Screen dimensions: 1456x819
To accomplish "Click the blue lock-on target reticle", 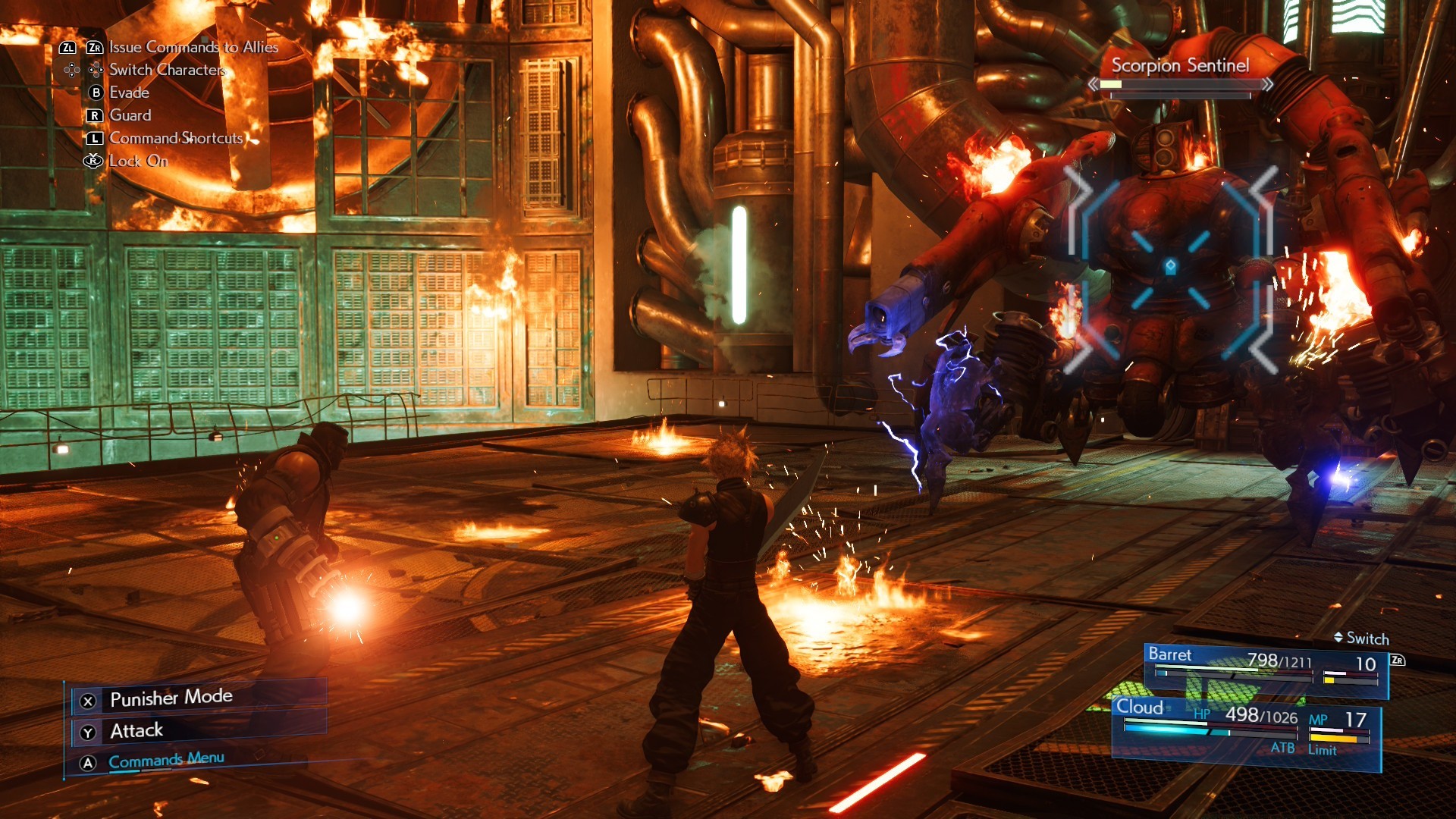I will click(1170, 267).
